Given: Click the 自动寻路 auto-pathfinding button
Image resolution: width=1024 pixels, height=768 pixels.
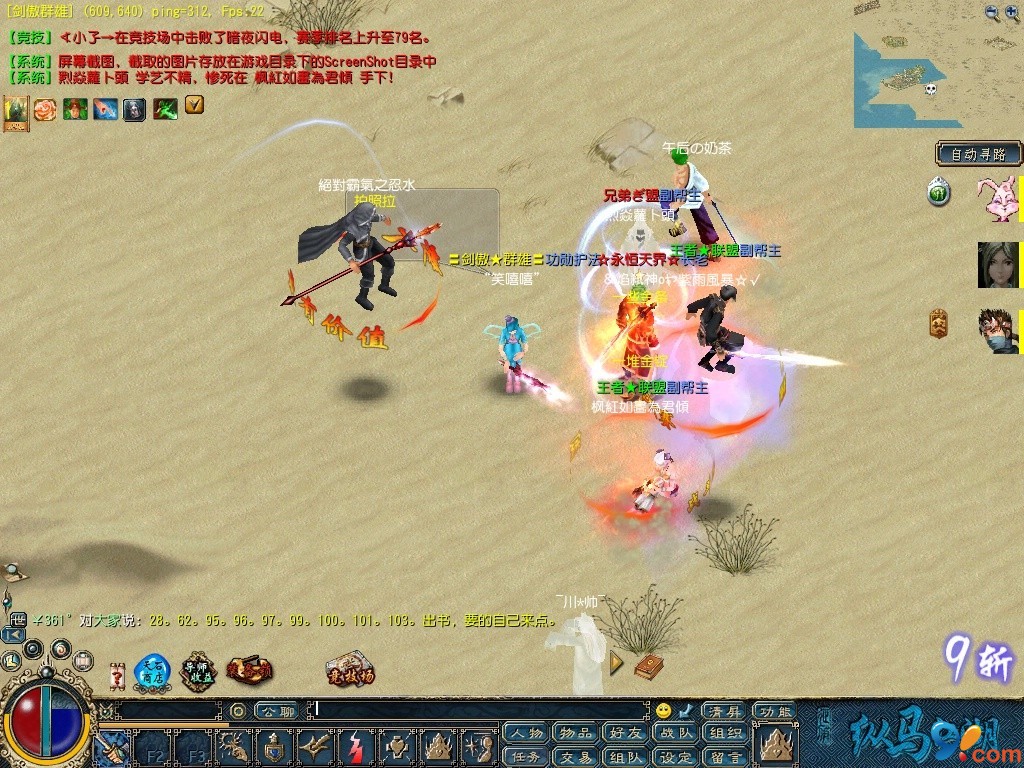Looking at the screenshot, I should tap(979, 155).
